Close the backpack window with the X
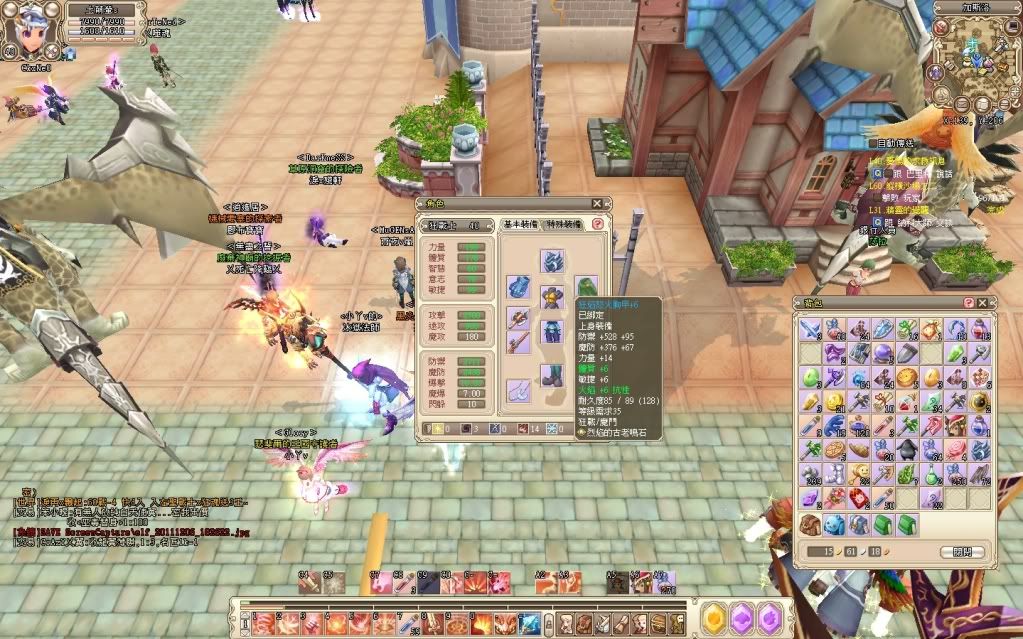Screen dimensions: 1023x639 [x=982, y=303]
